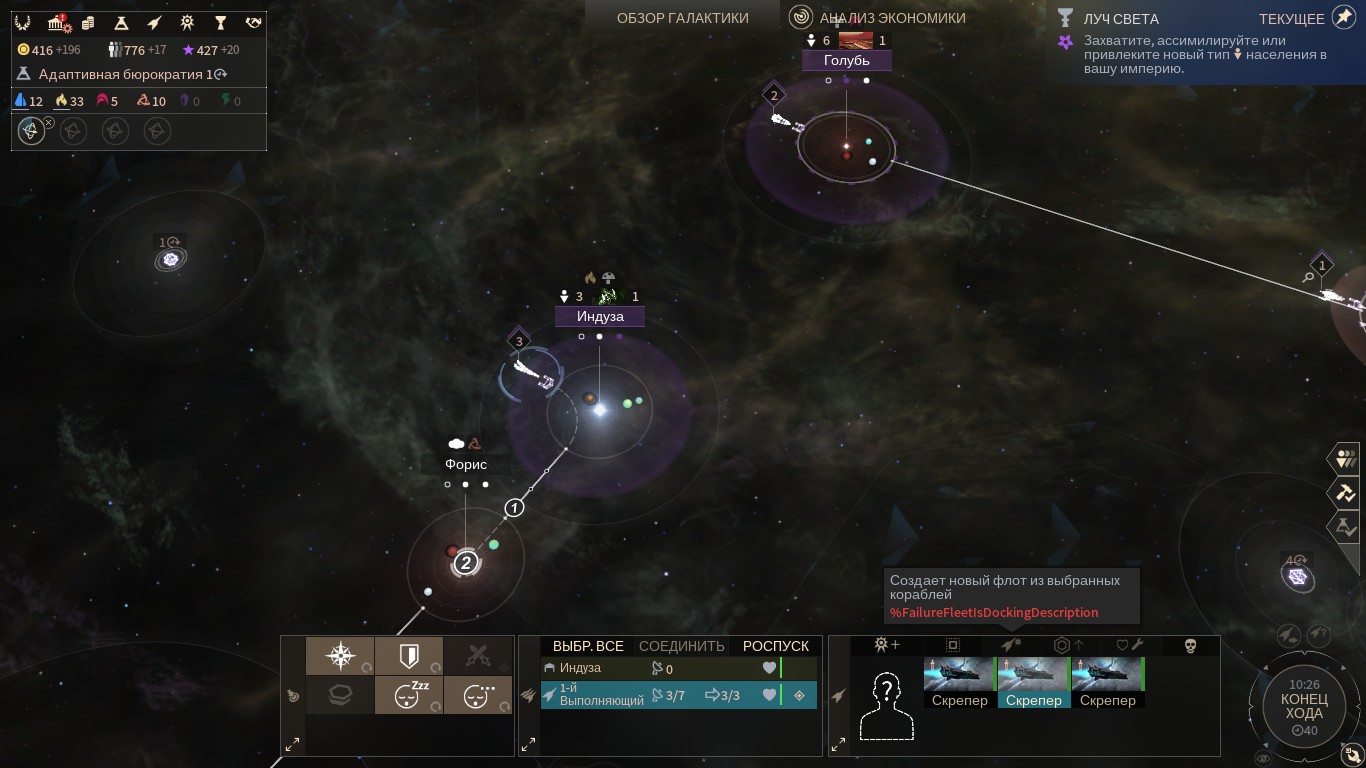
Task: Click ВЫБР. ВСЕ to select all fleets
Action: tap(588, 646)
